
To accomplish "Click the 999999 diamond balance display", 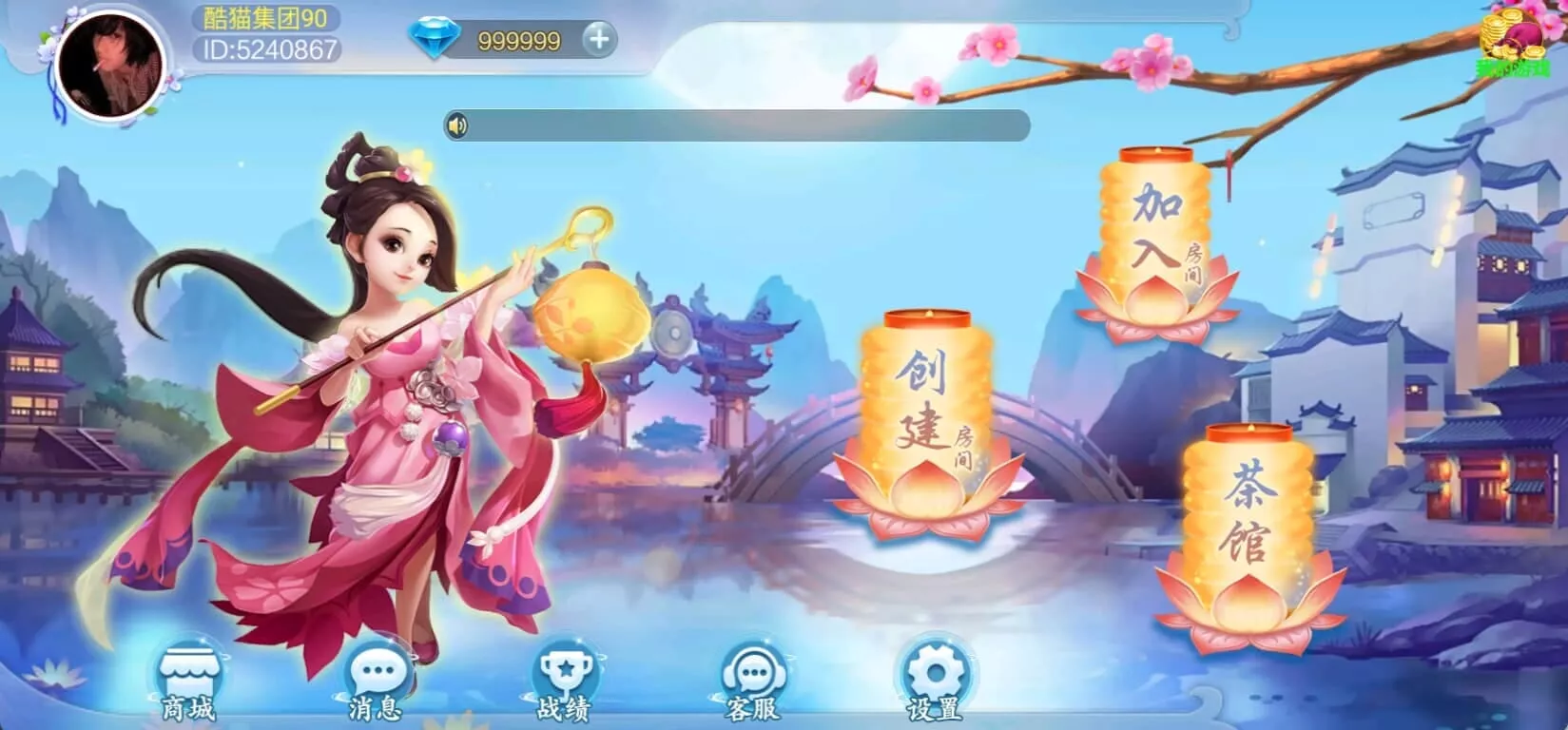I will coord(519,42).
